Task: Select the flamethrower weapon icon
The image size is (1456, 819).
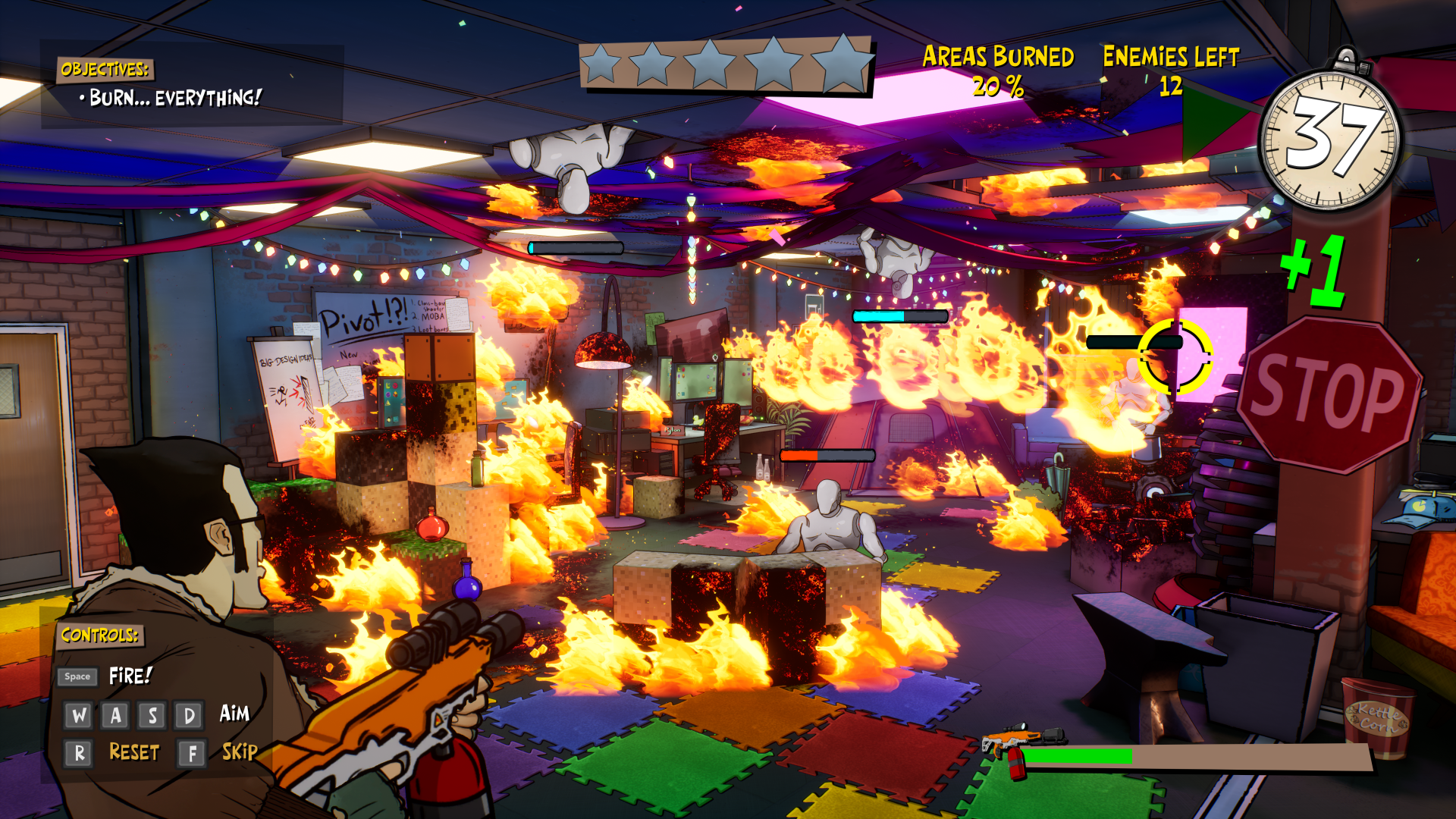Action: [x=1018, y=745]
